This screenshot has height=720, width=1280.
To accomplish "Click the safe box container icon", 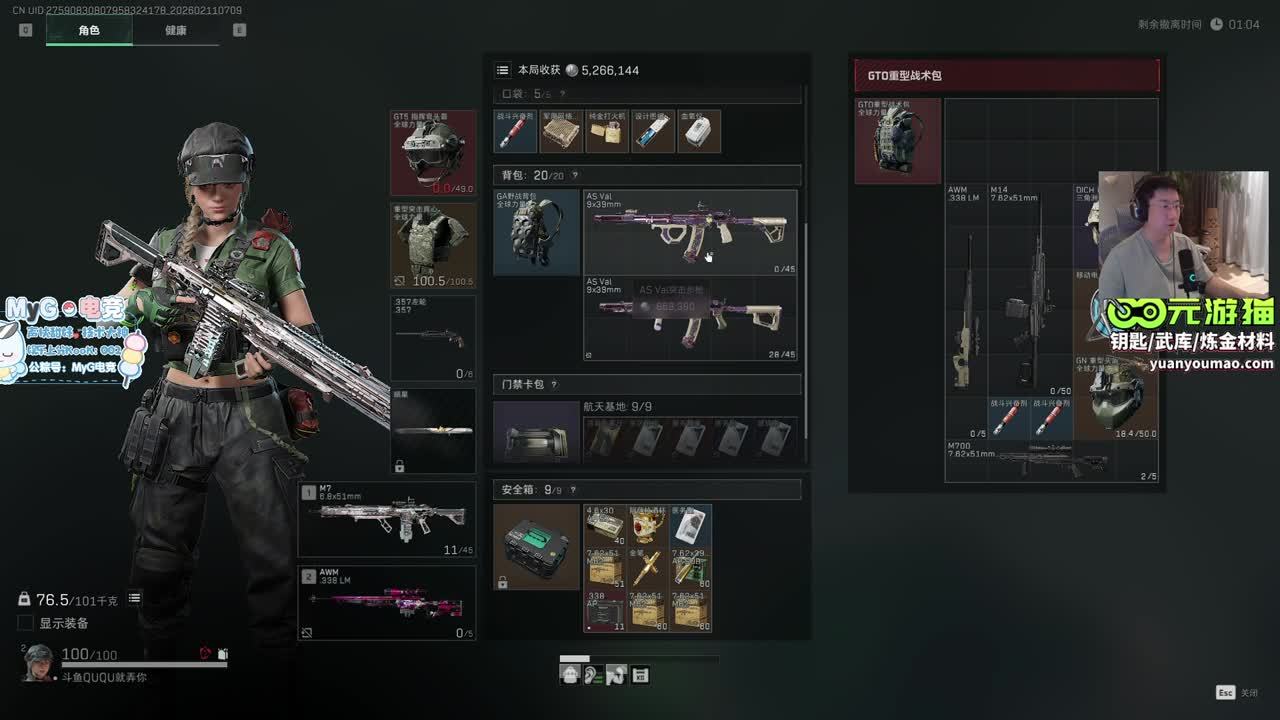I will (536, 546).
